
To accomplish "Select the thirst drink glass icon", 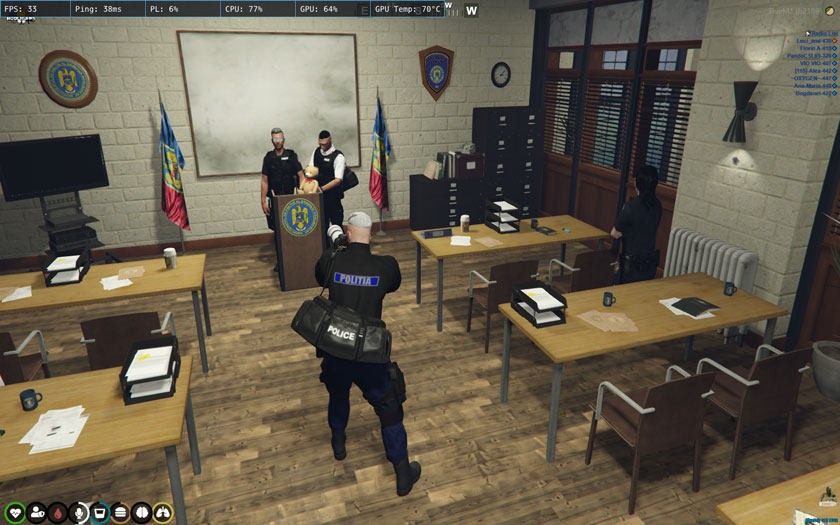I will 100,513.
